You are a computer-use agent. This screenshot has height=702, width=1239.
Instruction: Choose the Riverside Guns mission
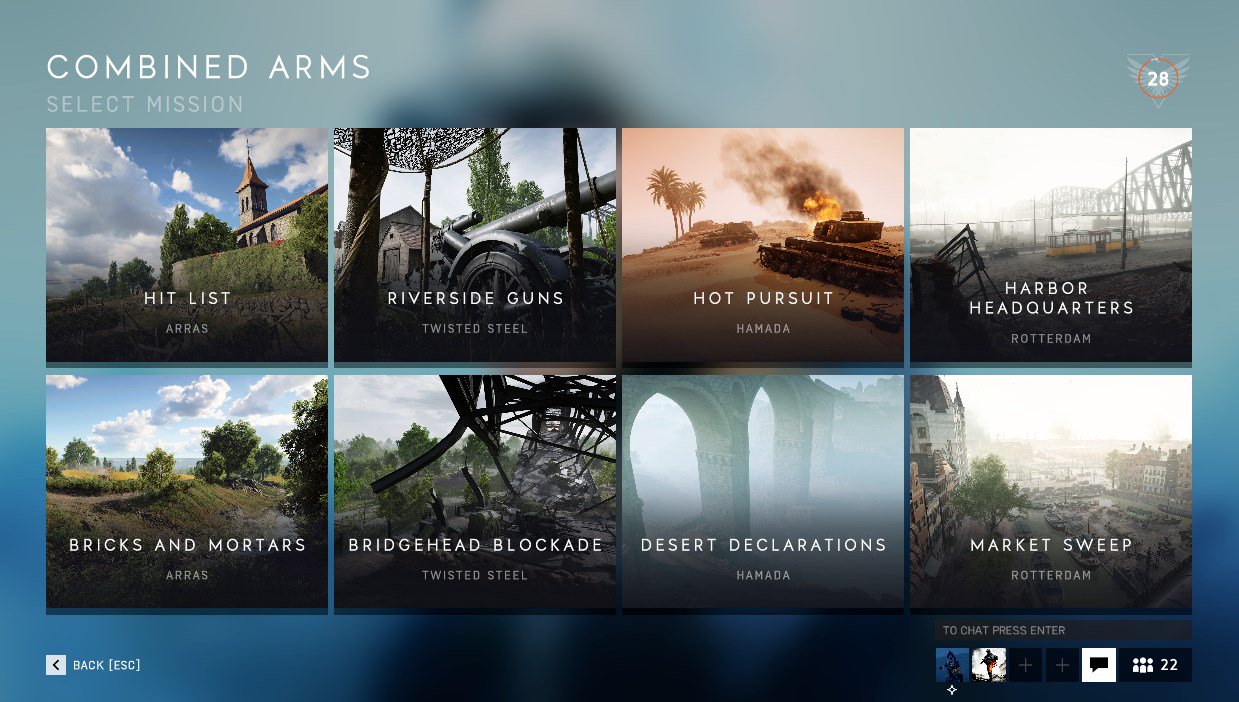475,244
